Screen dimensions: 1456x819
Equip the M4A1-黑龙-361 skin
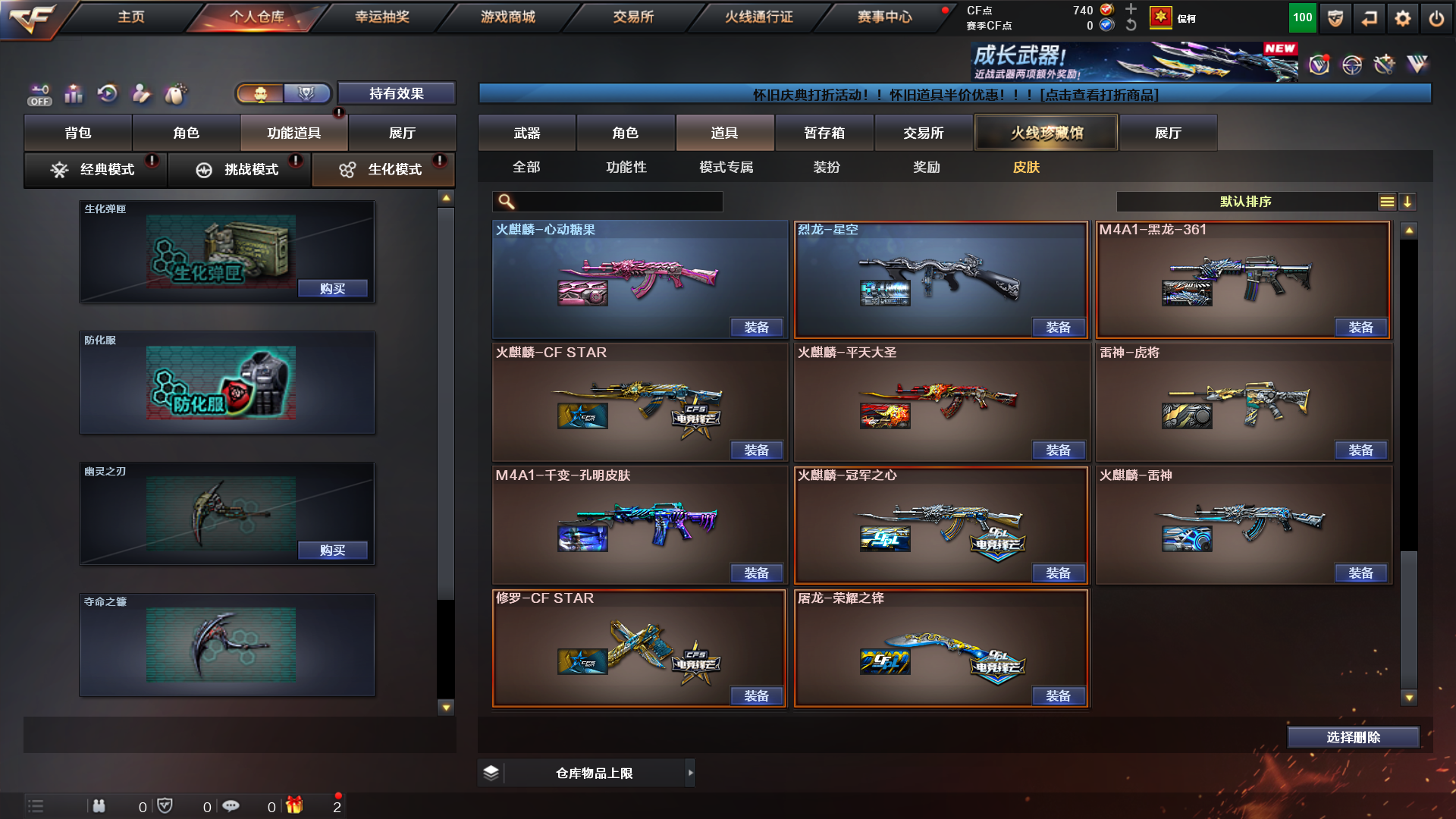(1360, 328)
